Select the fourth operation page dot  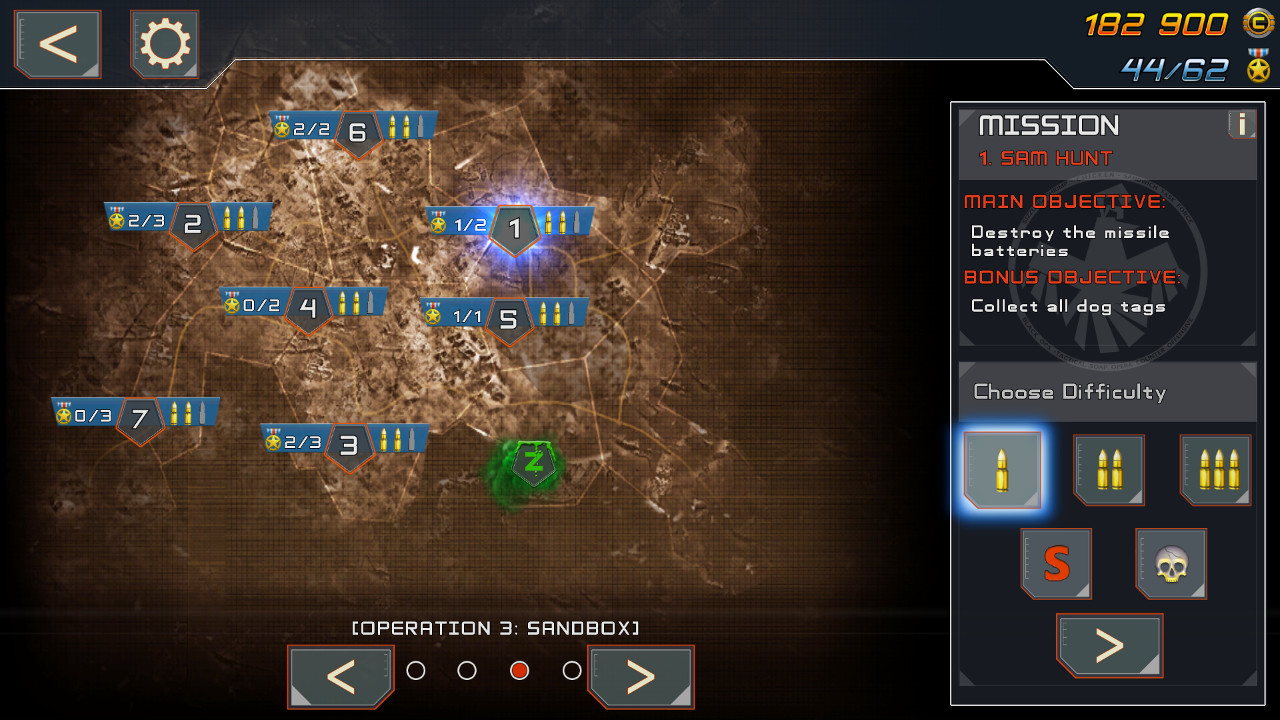(x=571, y=671)
